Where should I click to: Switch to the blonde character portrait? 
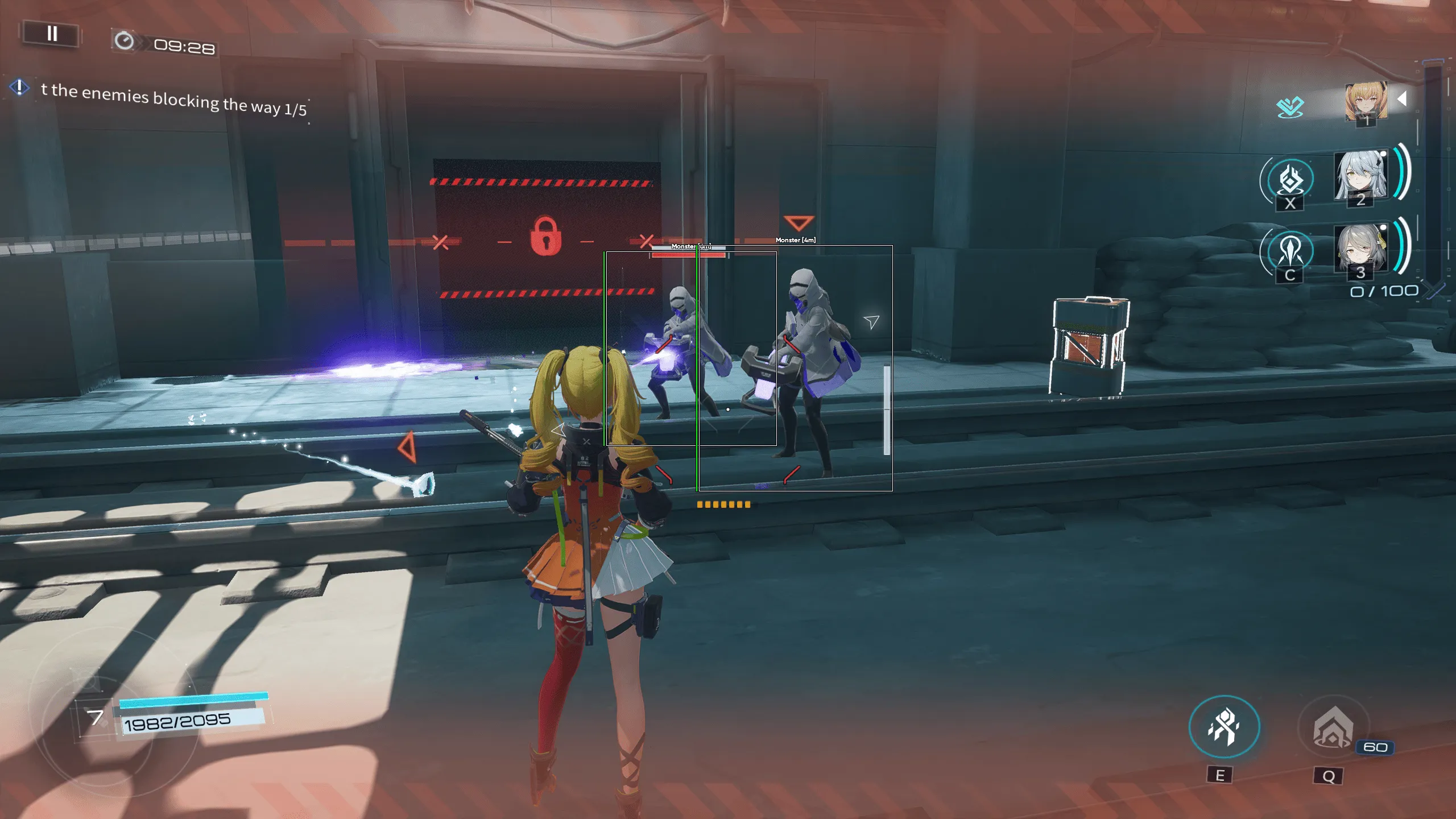1366,102
